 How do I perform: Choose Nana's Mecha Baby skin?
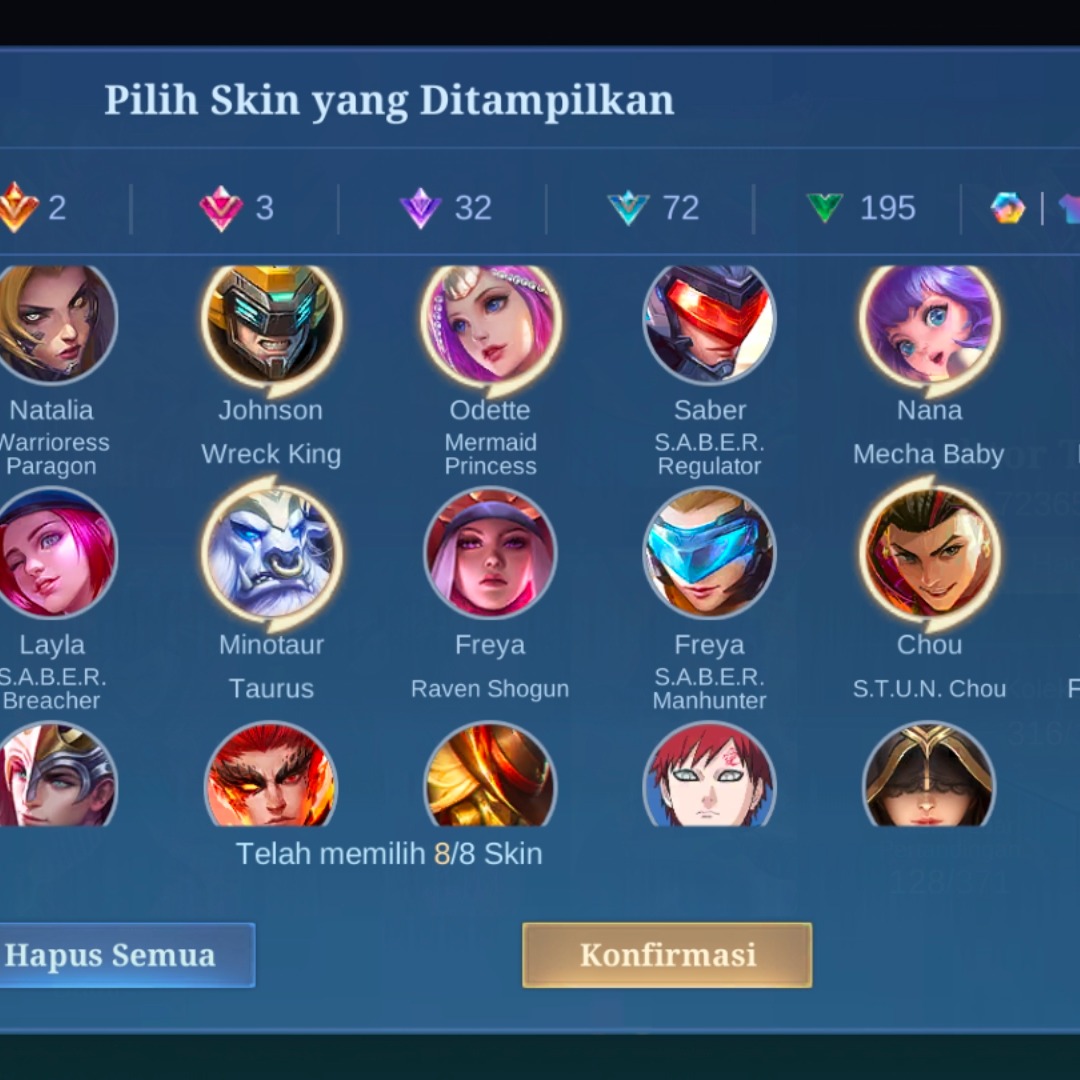pos(929,322)
